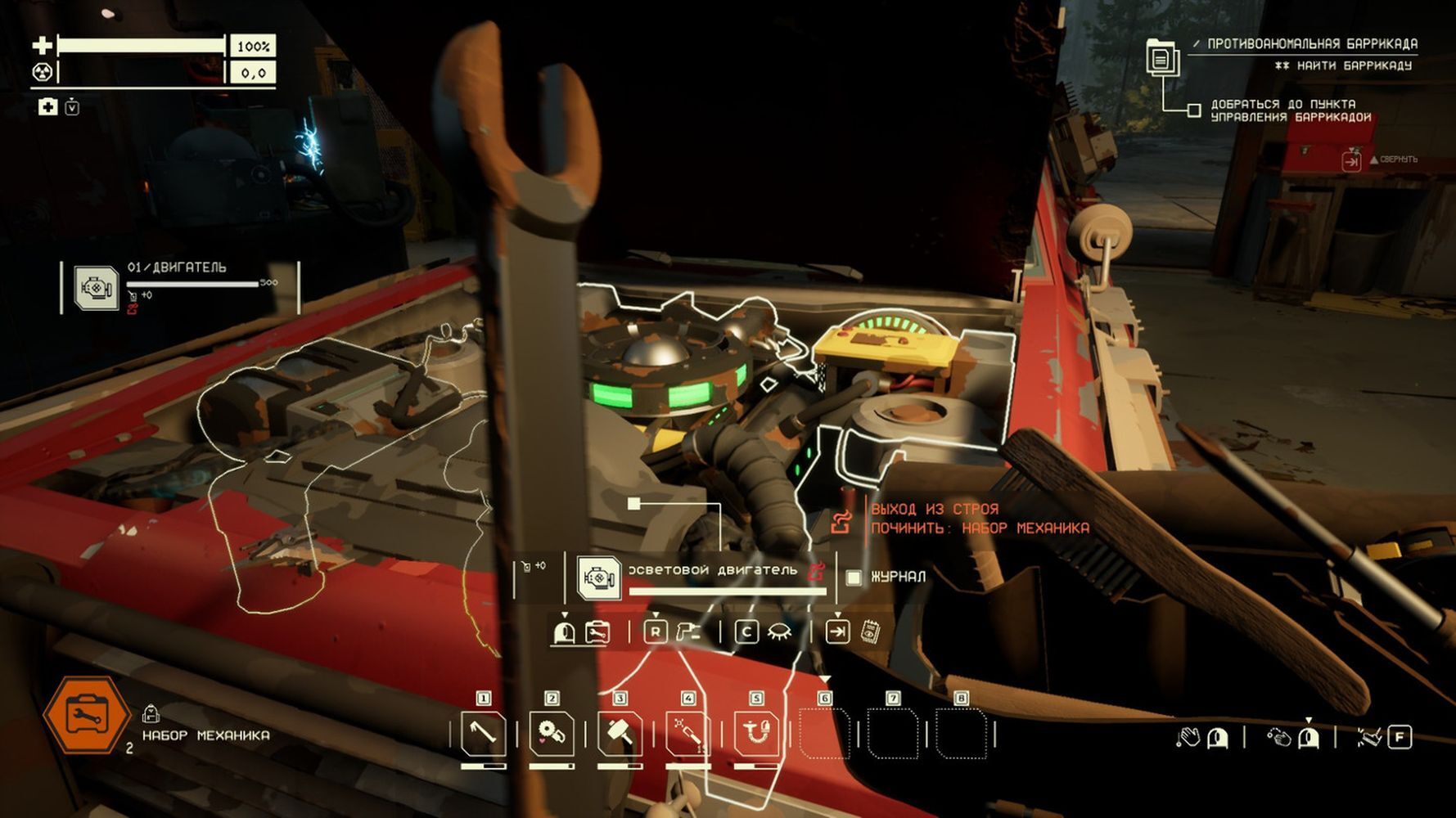Open the engine part icon in tooltip
Screen dimensions: 1456x818
tap(598, 578)
